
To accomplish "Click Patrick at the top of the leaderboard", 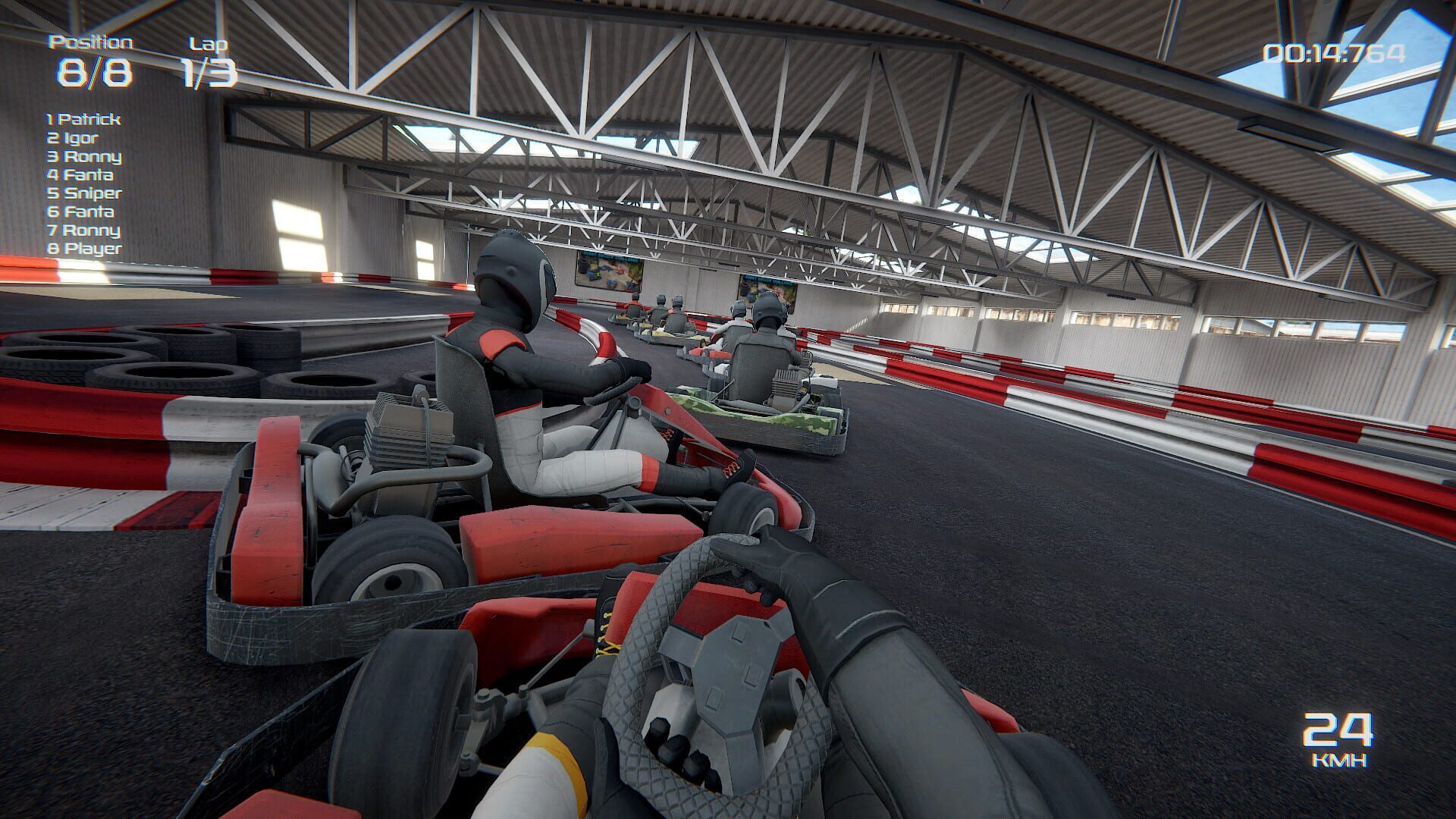I will [83, 119].
